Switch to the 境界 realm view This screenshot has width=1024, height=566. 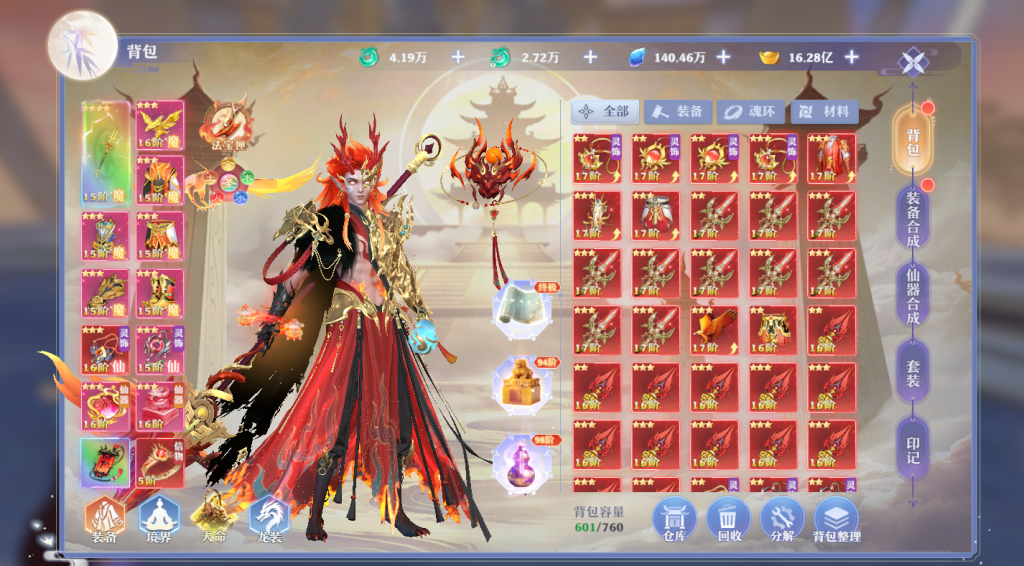[159, 519]
